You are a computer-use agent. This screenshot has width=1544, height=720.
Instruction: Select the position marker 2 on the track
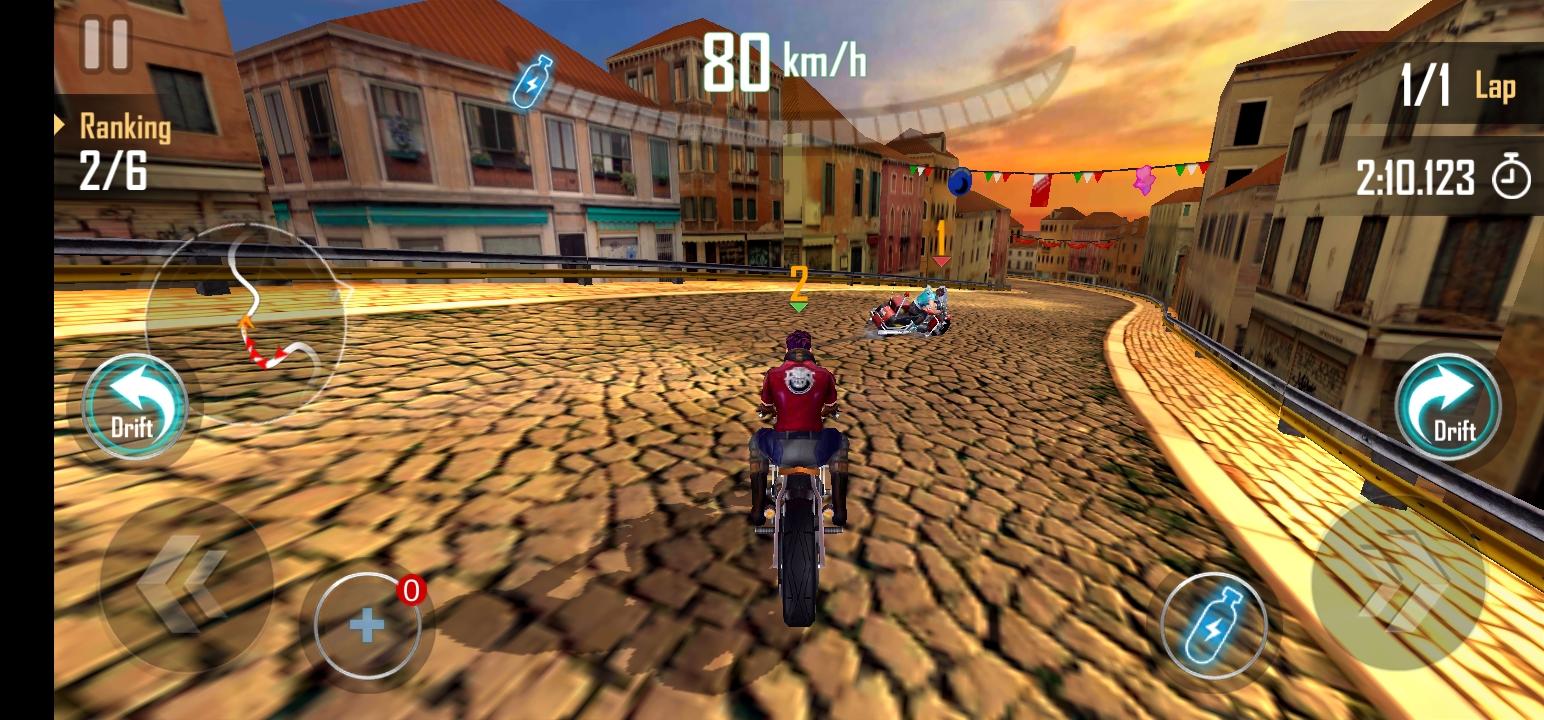pyautogui.click(x=797, y=283)
